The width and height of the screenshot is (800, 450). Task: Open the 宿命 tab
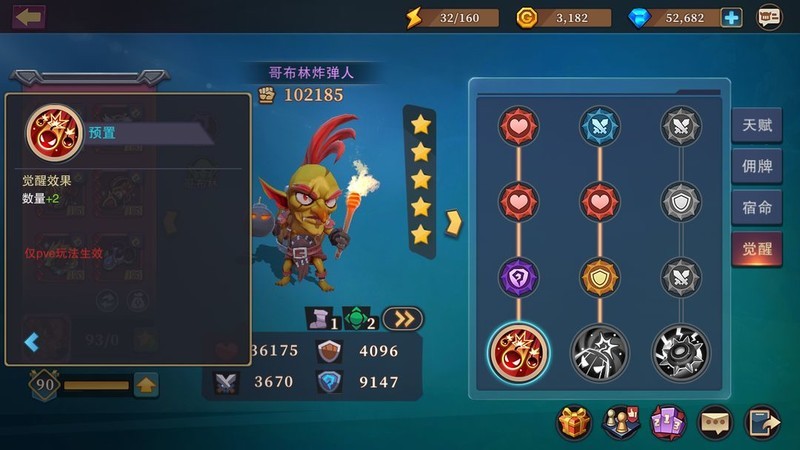(x=757, y=208)
